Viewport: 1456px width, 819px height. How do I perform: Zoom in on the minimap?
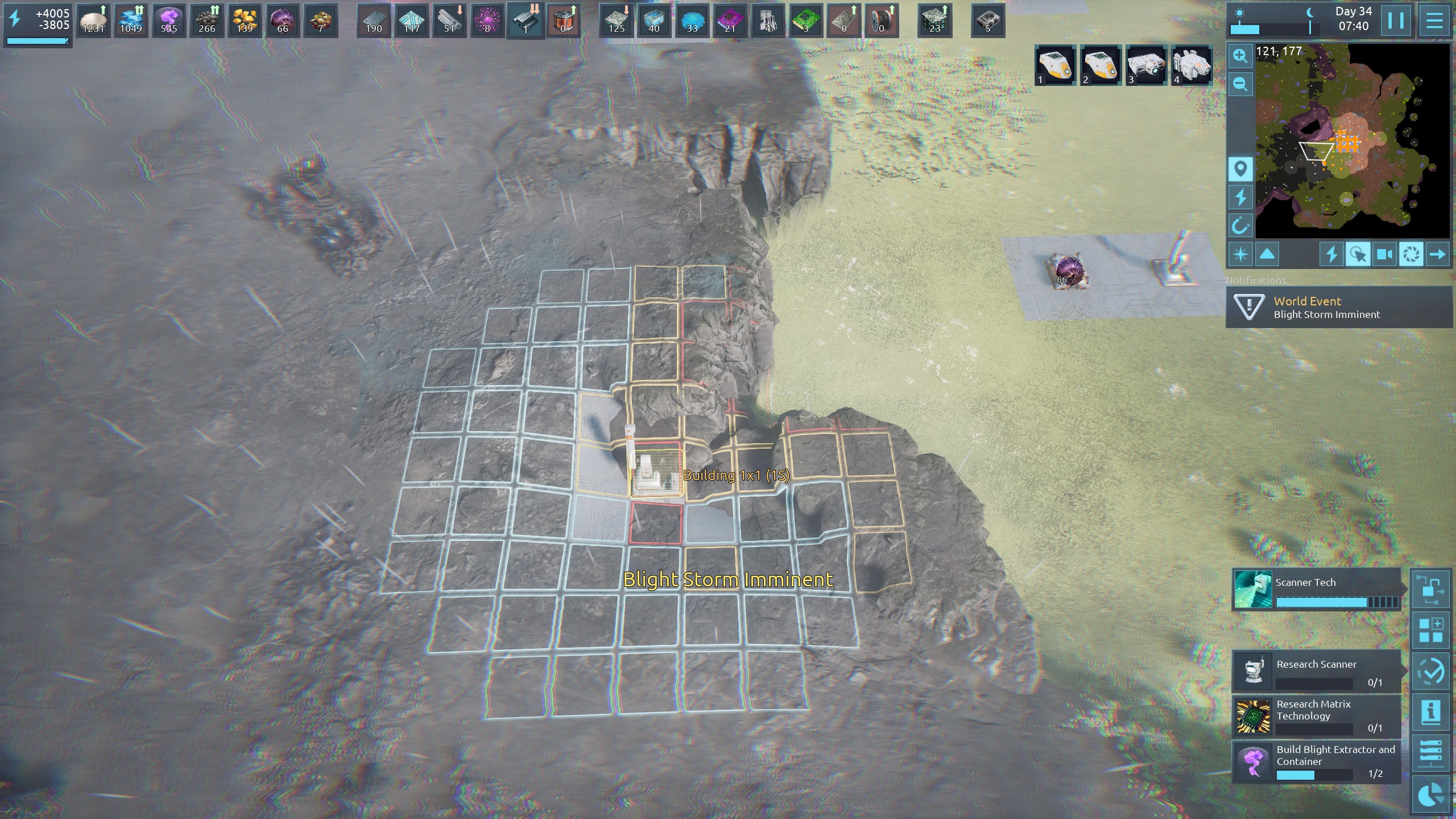1240,56
